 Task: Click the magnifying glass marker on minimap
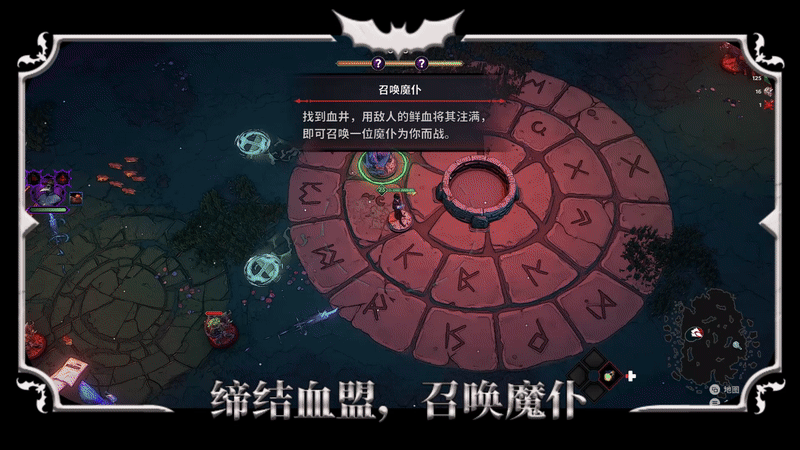click(x=736, y=345)
